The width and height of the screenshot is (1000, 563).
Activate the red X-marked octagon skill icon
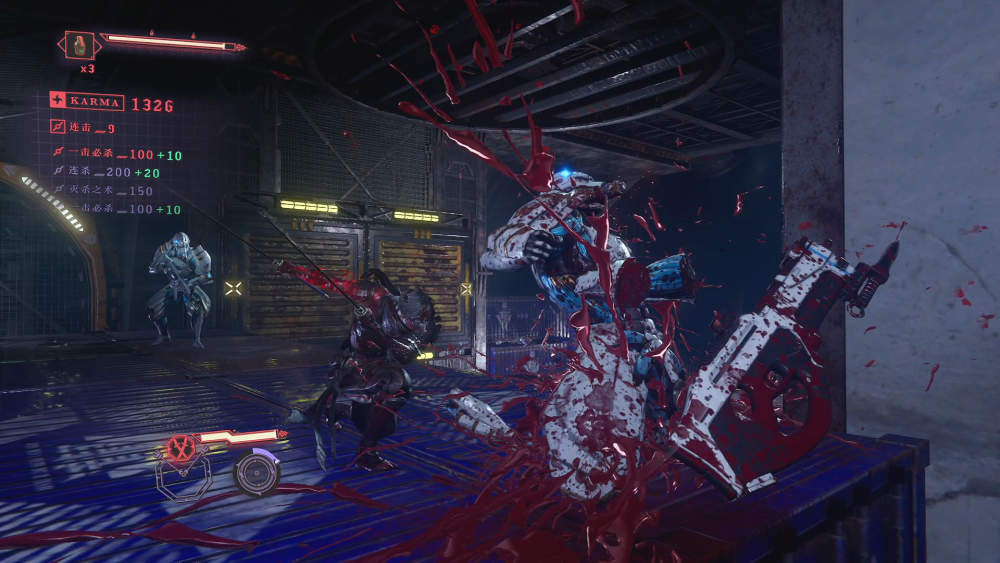181,448
